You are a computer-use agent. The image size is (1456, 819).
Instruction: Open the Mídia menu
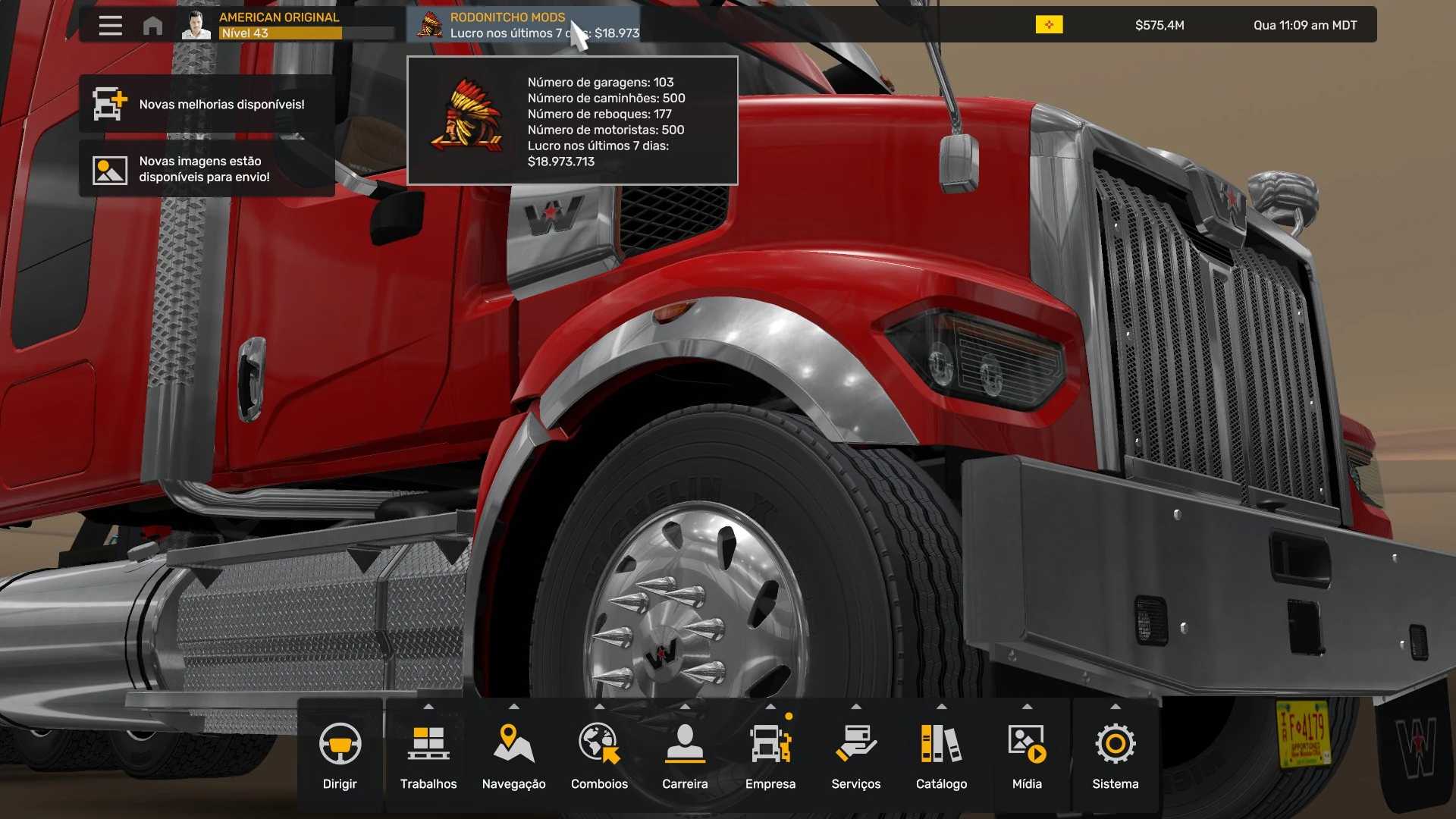(x=1027, y=755)
